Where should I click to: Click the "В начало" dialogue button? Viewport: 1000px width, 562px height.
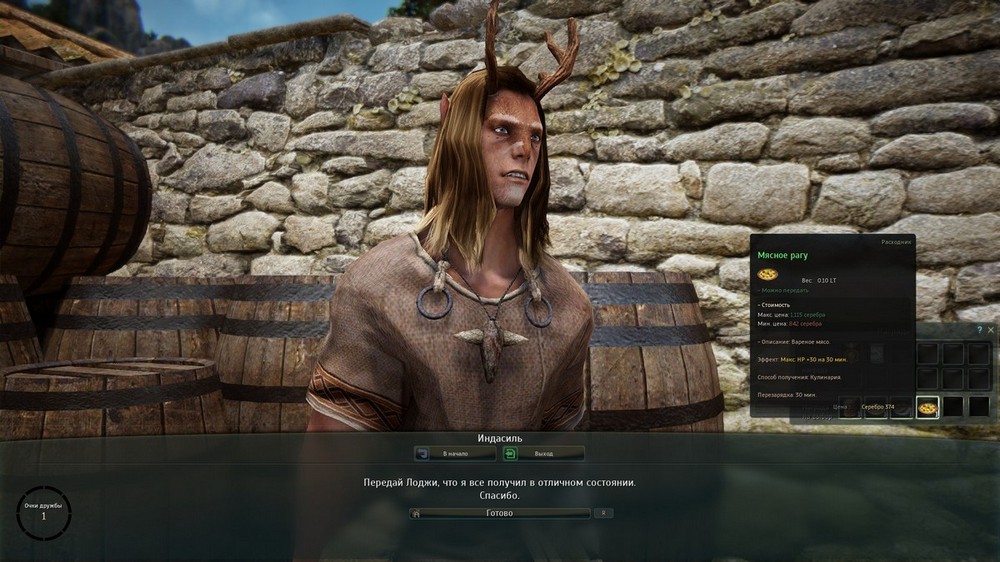click(x=455, y=453)
